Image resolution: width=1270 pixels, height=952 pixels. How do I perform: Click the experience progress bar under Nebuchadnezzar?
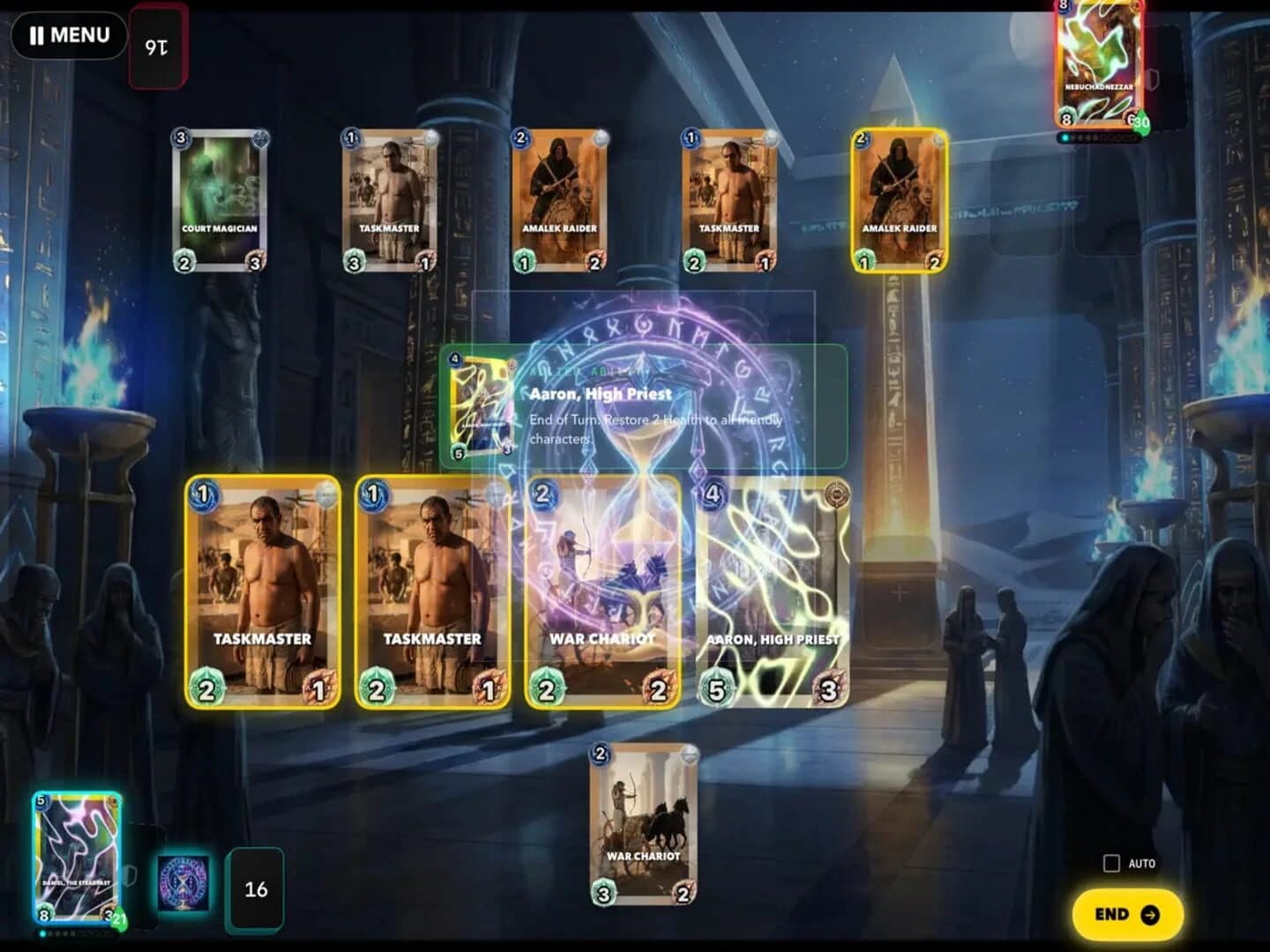(x=1098, y=138)
